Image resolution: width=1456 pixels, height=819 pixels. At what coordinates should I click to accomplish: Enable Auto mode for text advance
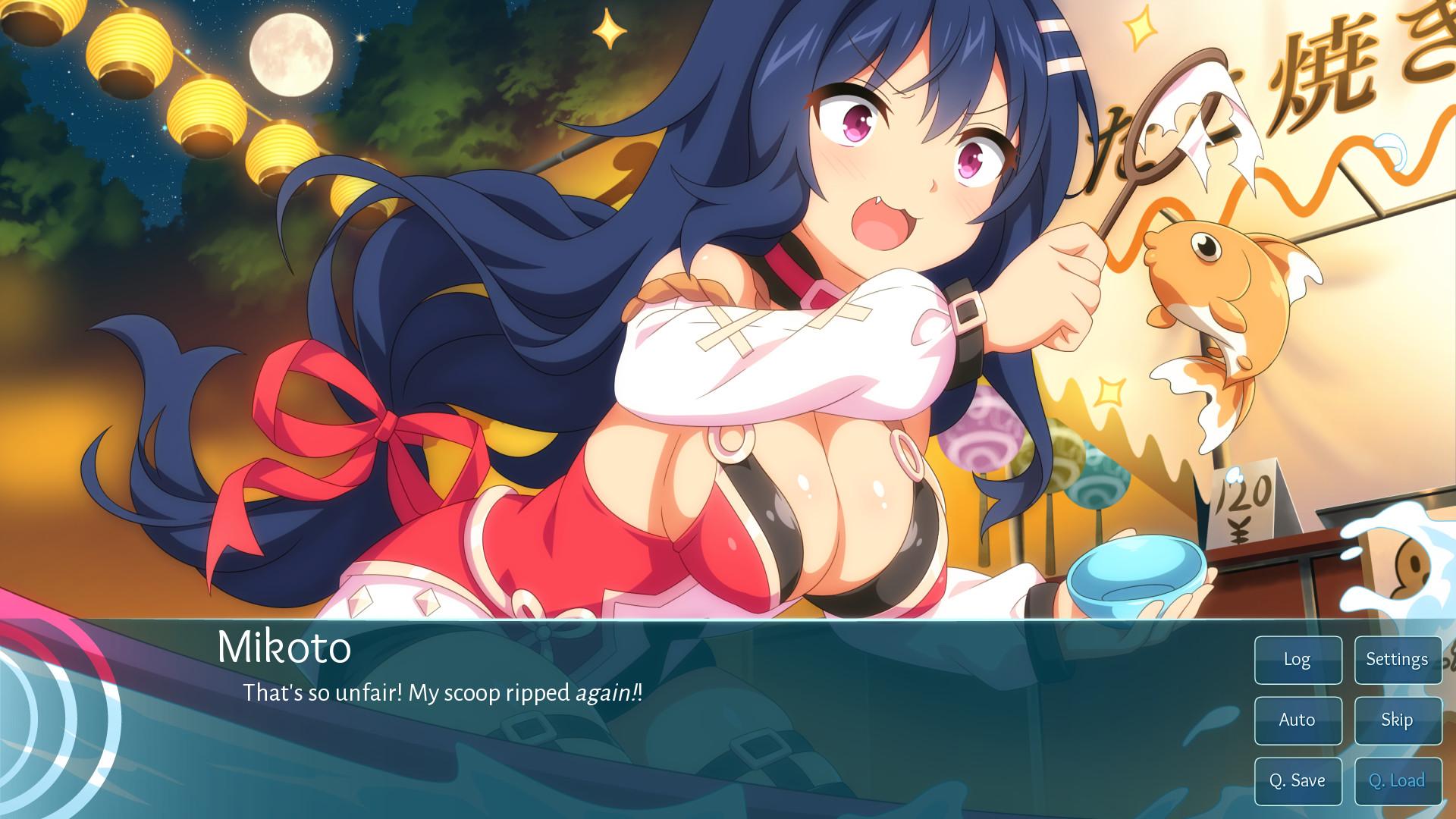1297,720
